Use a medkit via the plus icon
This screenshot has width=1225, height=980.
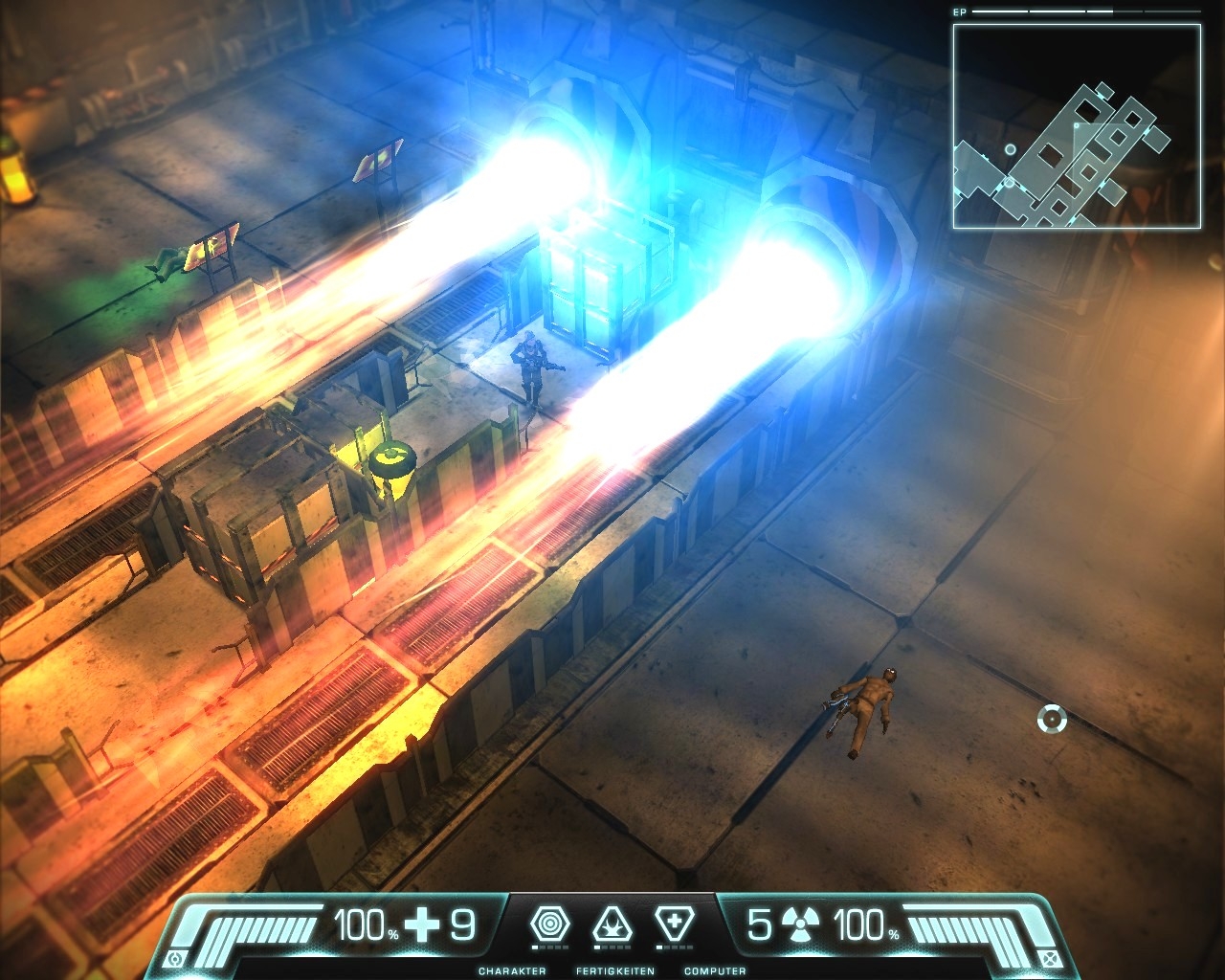pos(422,924)
